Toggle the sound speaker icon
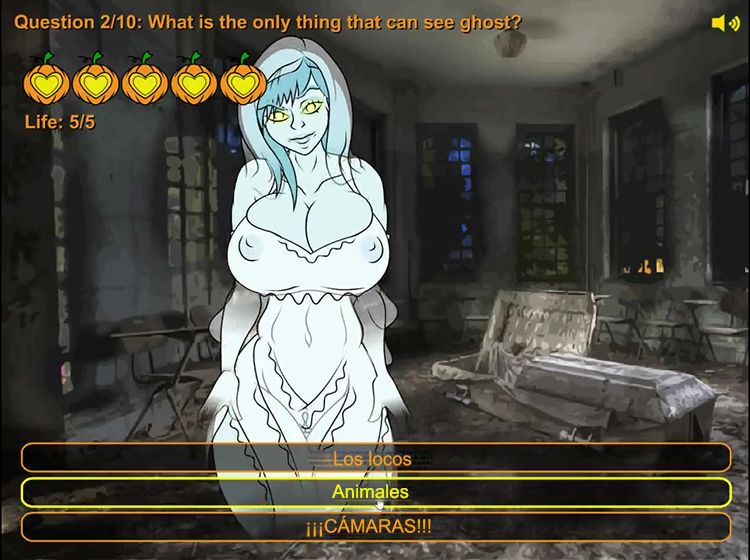The height and width of the screenshot is (560, 750). pyautogui.click(x=723, y=22)
